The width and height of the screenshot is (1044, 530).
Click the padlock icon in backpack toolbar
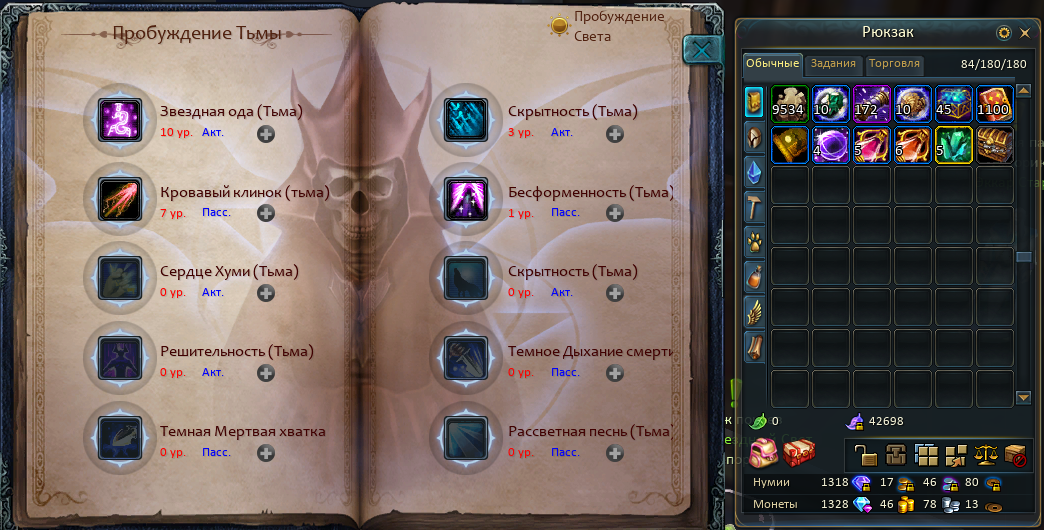(867, 457)
